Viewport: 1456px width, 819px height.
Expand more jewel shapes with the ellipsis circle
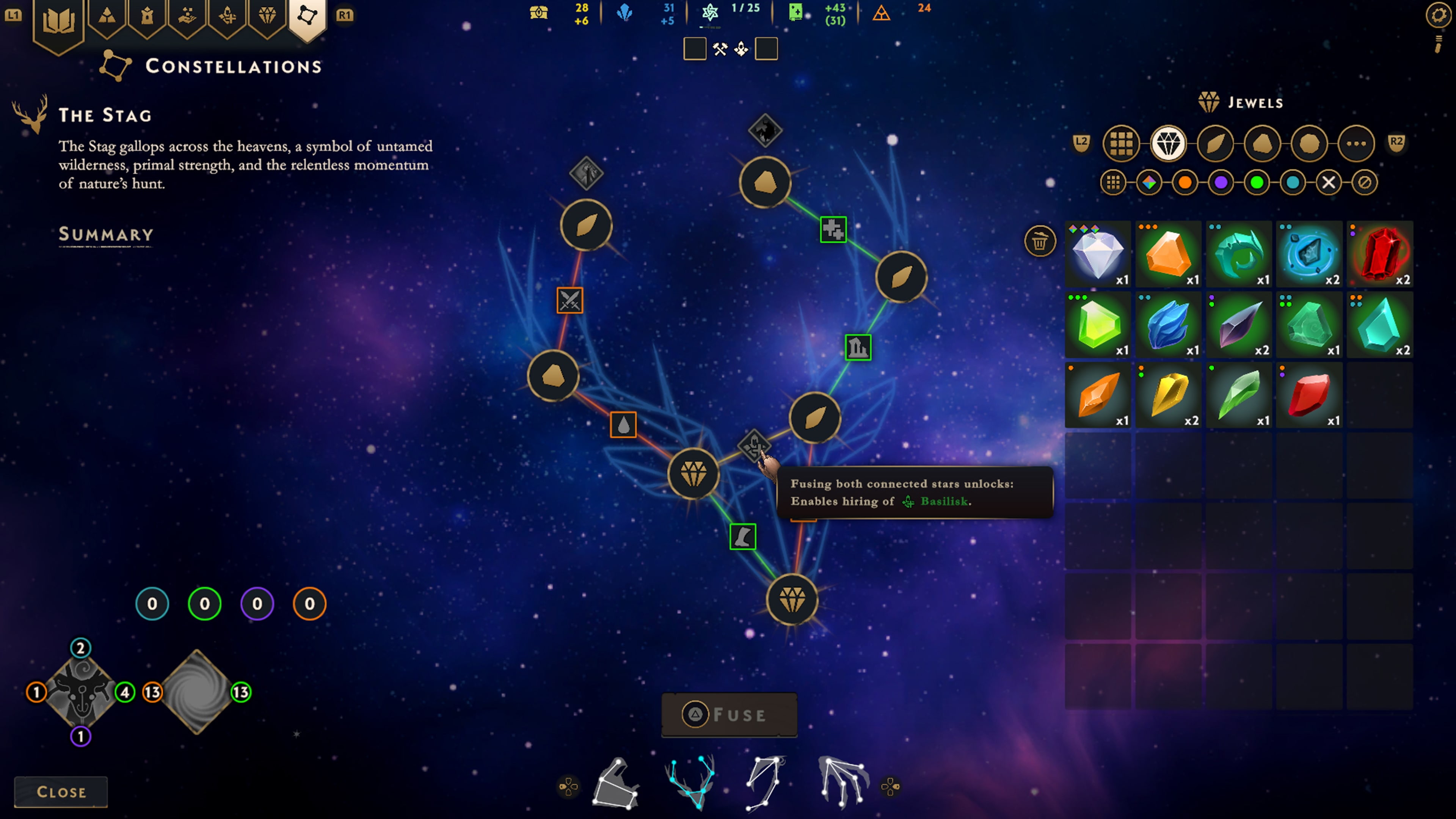[1357, 144]
